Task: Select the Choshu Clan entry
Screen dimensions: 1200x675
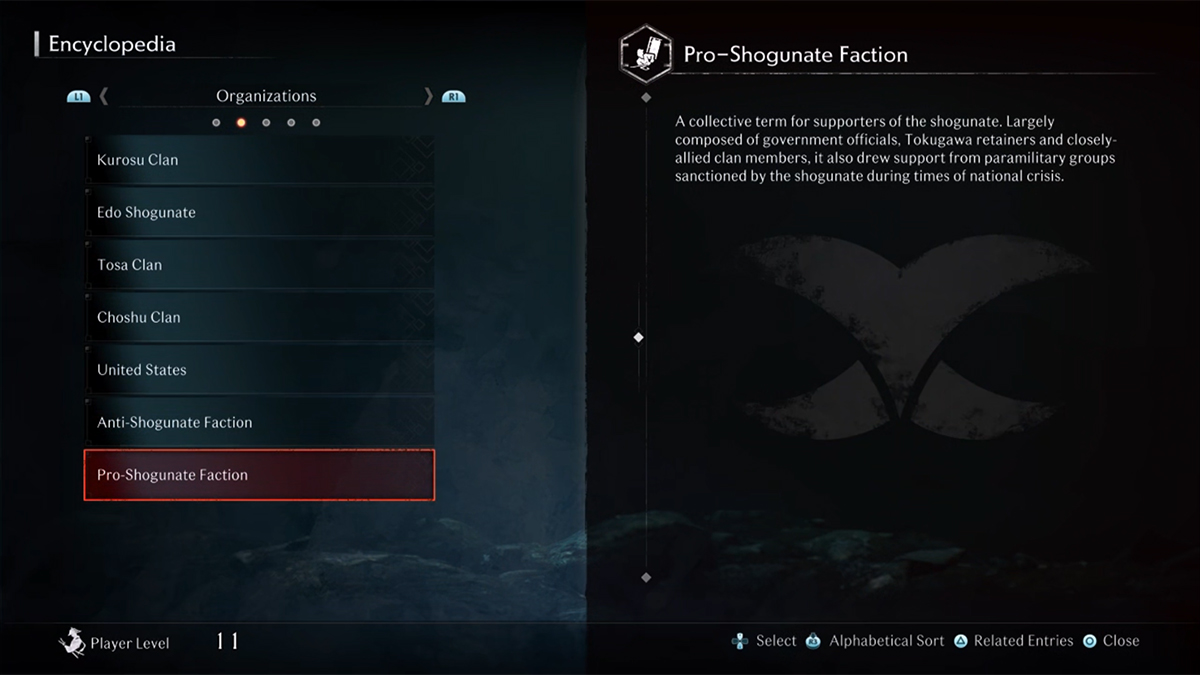Action: [259, 318]
